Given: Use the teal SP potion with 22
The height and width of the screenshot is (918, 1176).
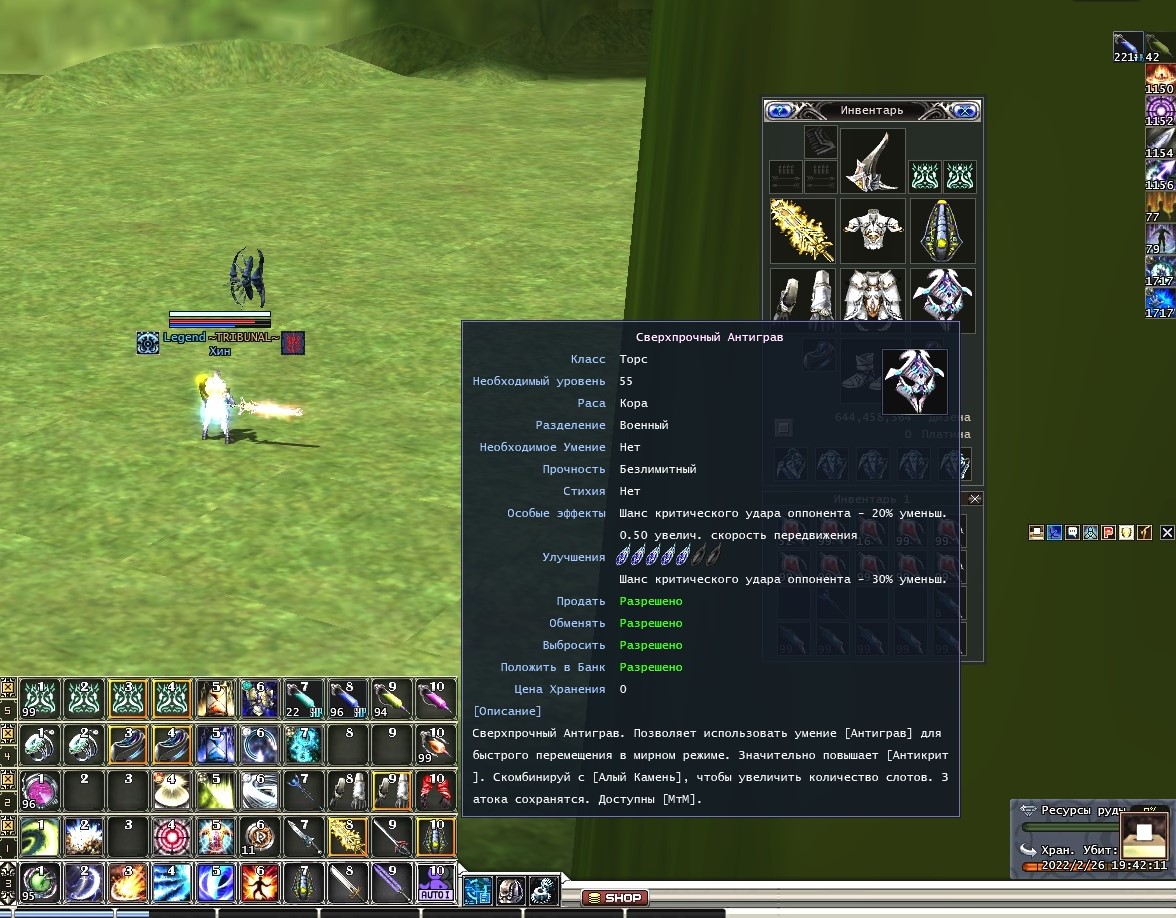Looking at the screenshot, I should 303,698.
